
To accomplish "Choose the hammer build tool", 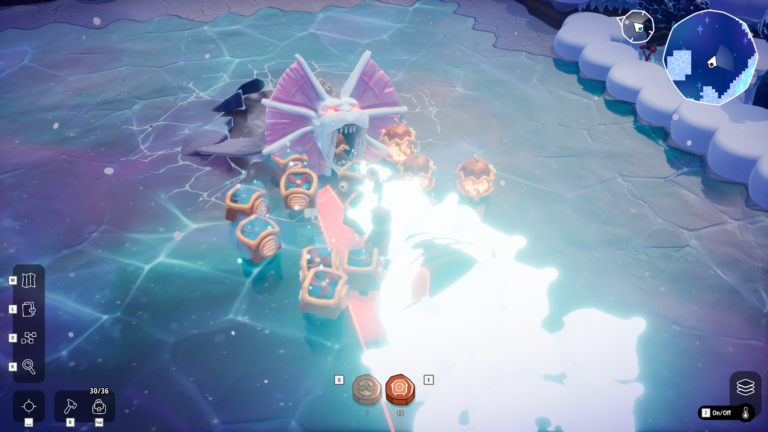I will tap(71, 406).
